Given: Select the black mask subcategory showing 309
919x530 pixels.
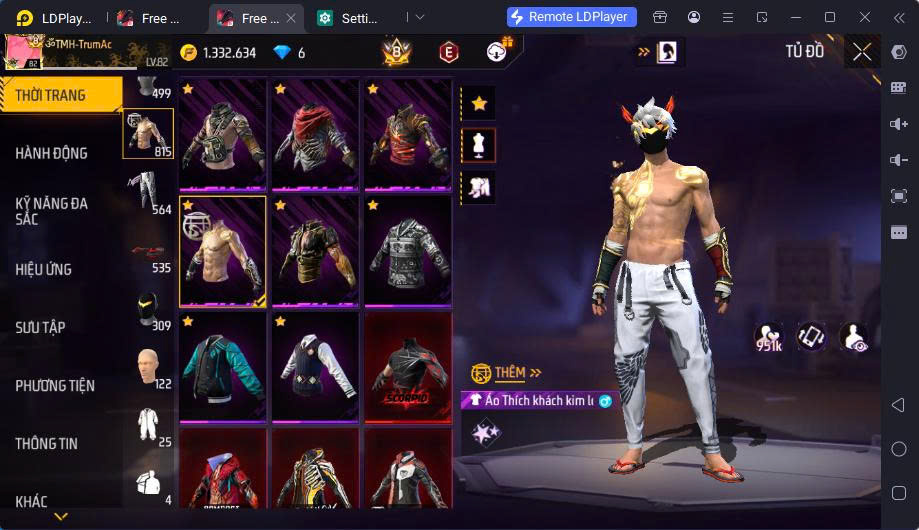Looking at the screenshot, I should point(148,310).
